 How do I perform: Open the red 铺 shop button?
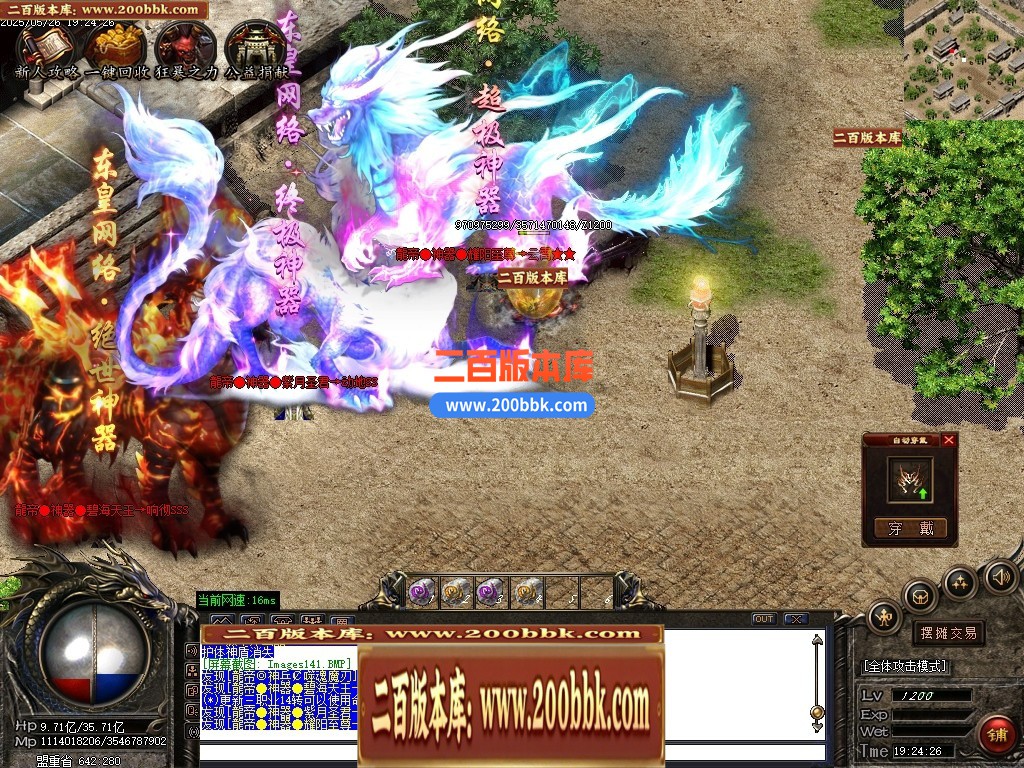(x=996, y=733)
